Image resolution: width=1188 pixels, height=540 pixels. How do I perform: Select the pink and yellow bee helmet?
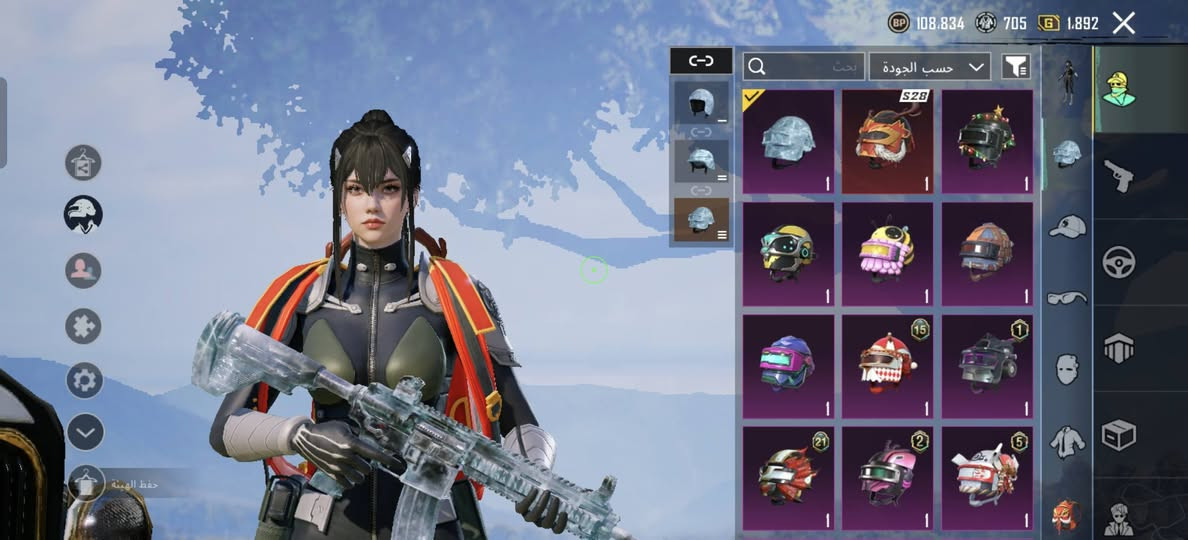(887, 254)
